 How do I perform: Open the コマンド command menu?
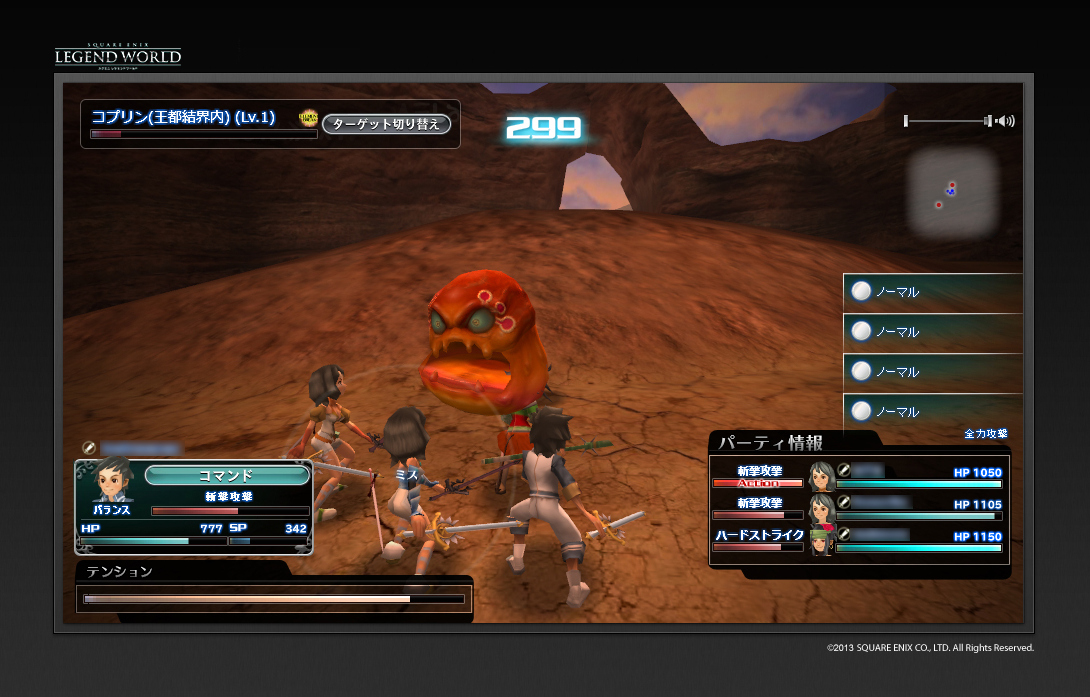click(226, 475)
